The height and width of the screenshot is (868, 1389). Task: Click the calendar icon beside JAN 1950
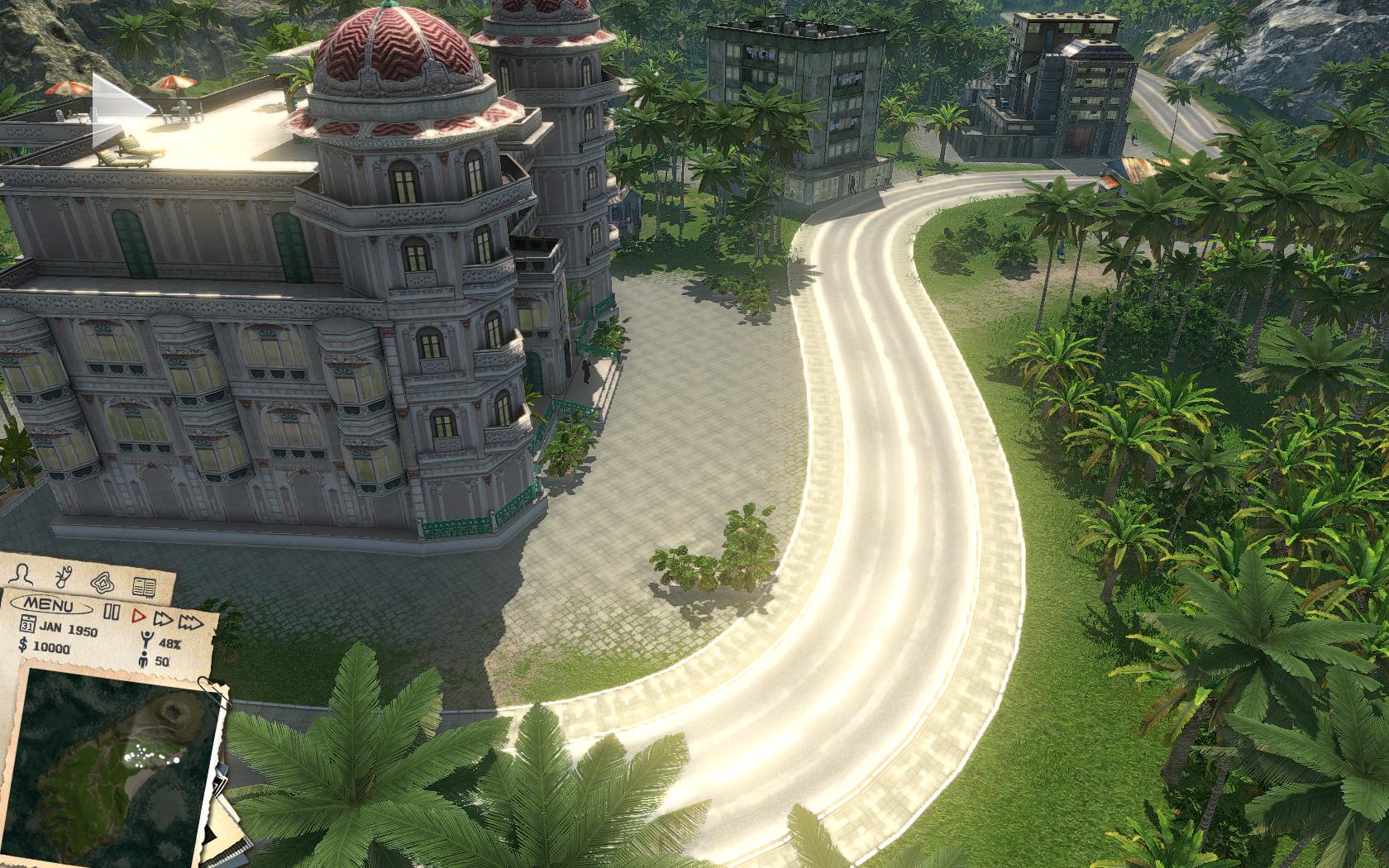pyautogui.click(x=27, y=622)
